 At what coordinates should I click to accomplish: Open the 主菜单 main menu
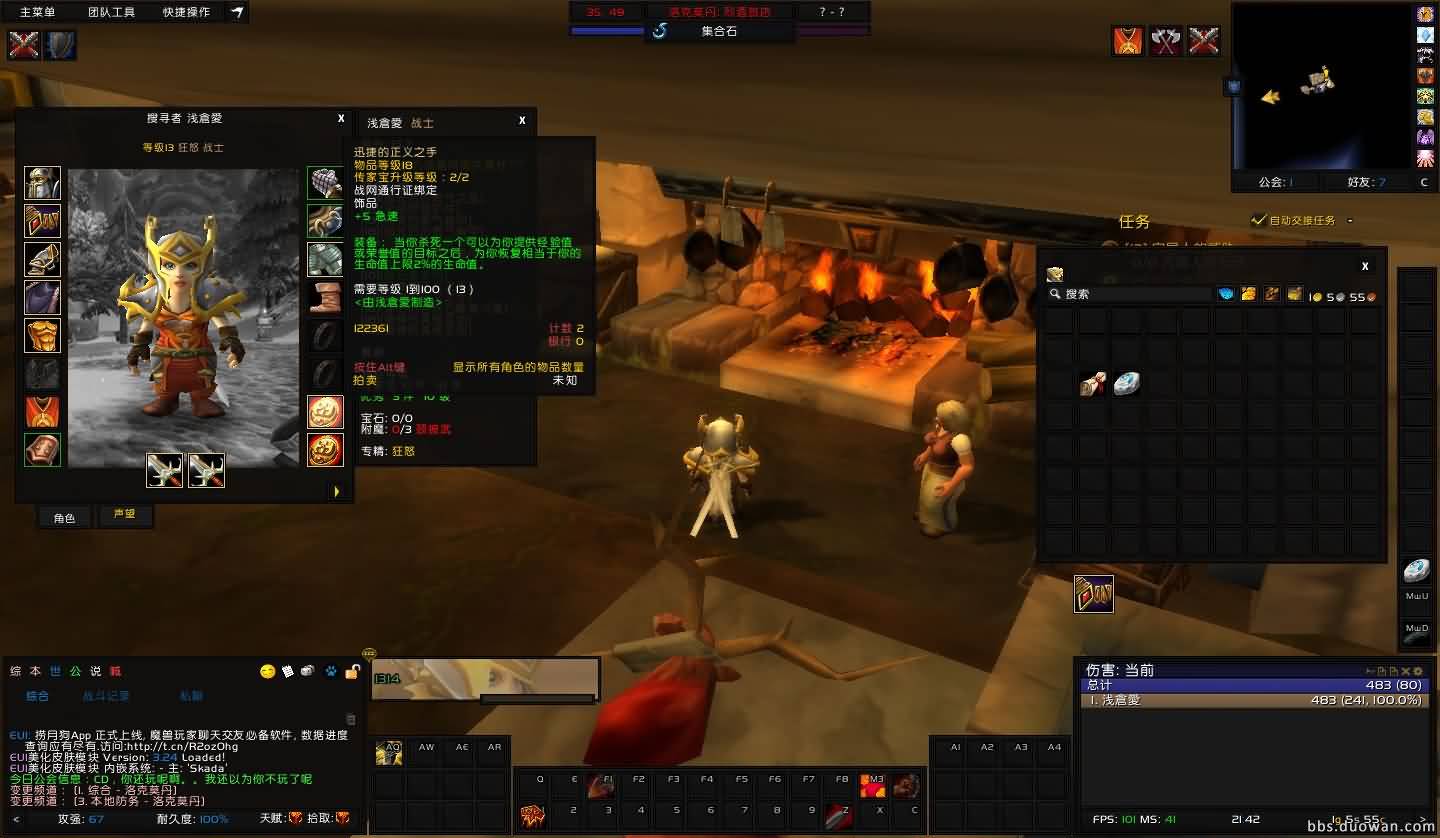tap(38, 12)
